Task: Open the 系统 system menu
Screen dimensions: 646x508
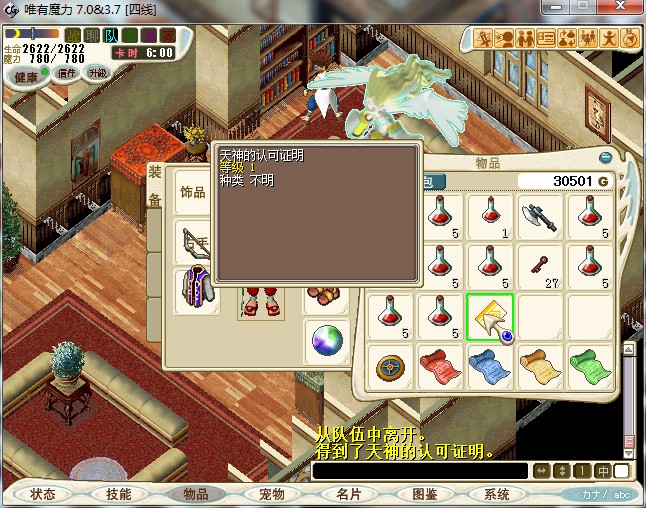Action: pyautogui.click(x=497, y=494)
